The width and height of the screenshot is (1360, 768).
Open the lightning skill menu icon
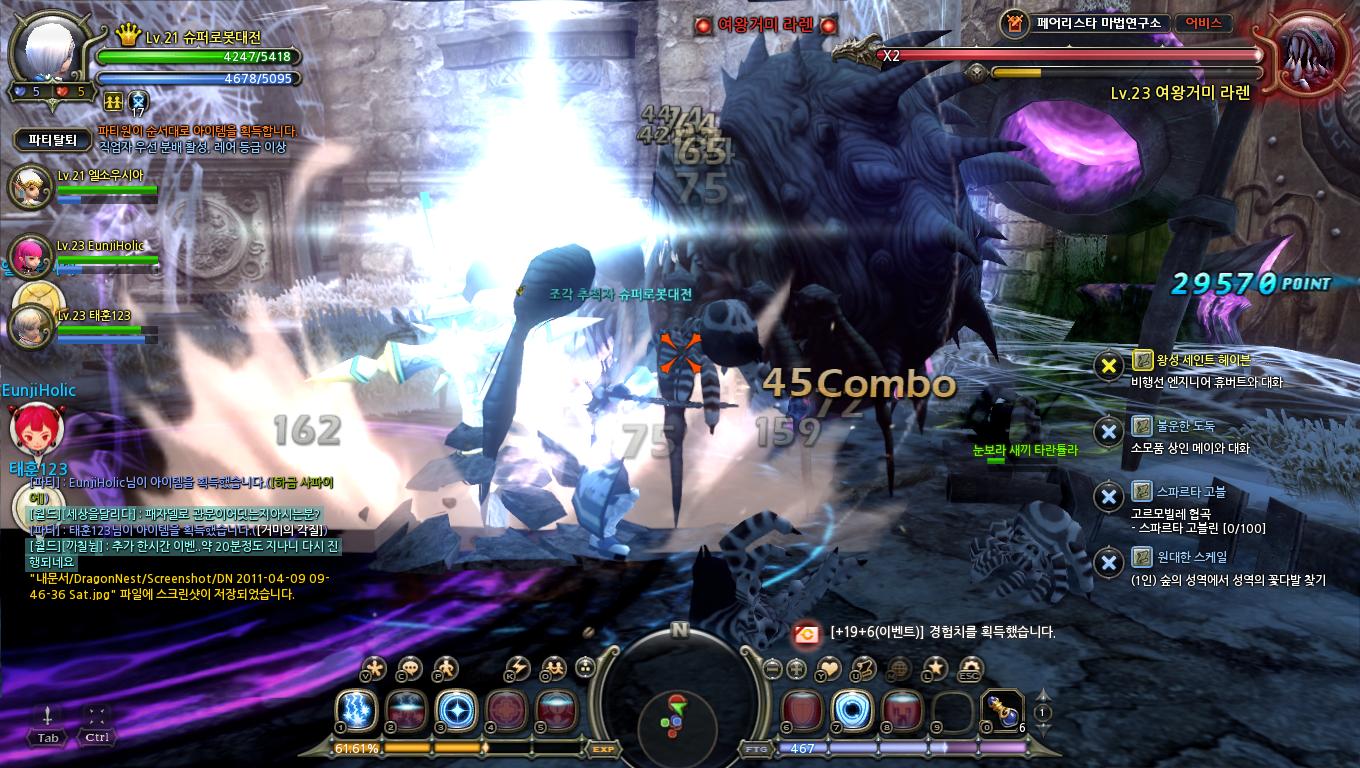click(x=518, y=668)
